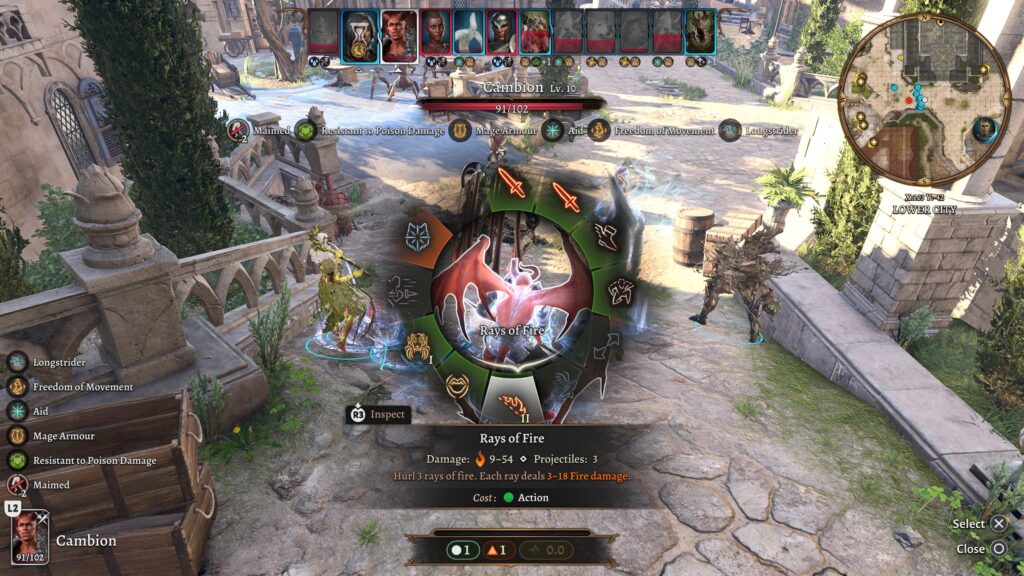This screenshot has height=576, width=1024.
Task: Choose the crouching figure action in the radial
Action: [x=620, y=292]
